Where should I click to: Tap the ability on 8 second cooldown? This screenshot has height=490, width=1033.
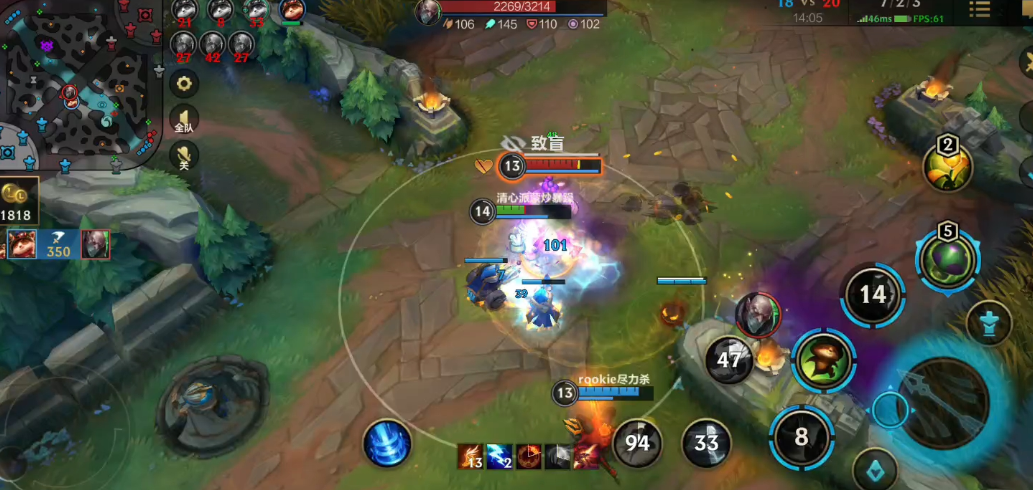(x=801, y=437)
